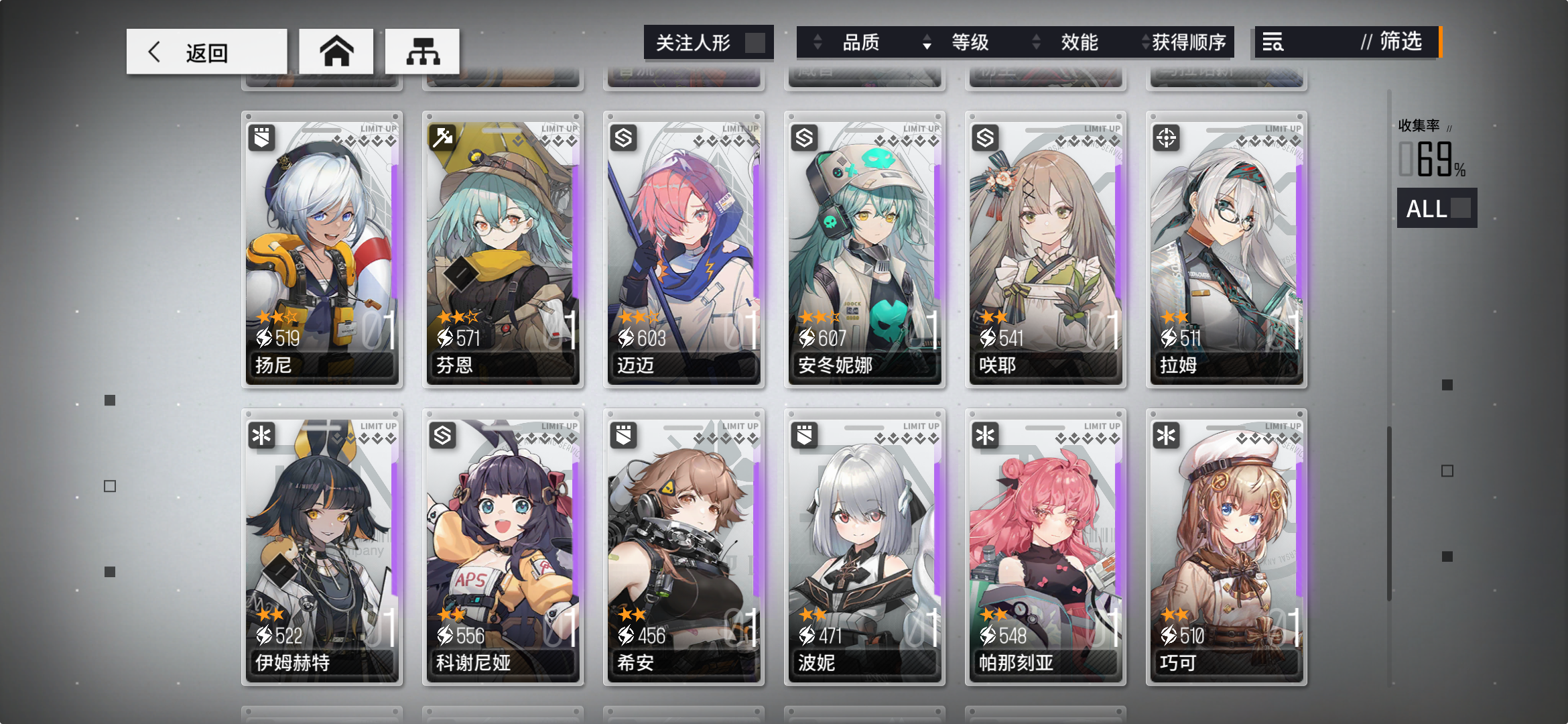Enable the shield class icon on 波妮's card
Image resolution: width=1568 pixels, height=724 pixels.
(805, 436)
